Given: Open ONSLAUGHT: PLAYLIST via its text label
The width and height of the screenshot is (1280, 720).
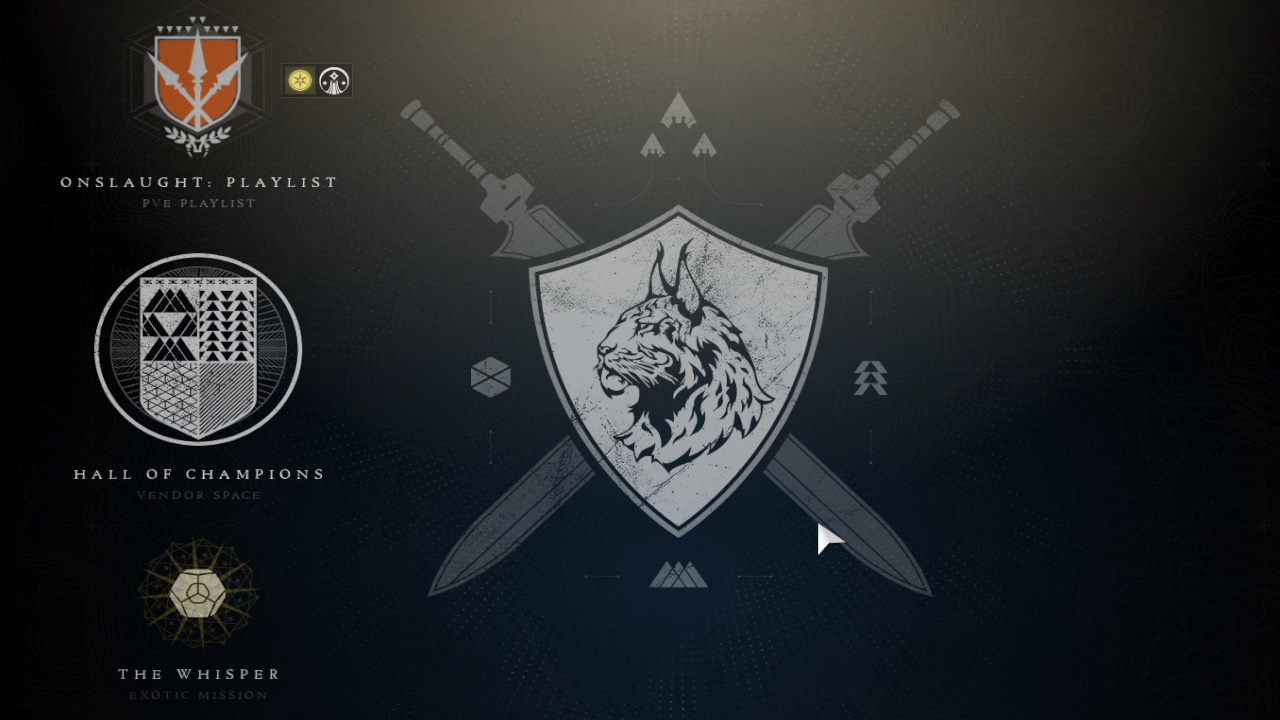Looking at the screenshot, I should click(197, 182).
